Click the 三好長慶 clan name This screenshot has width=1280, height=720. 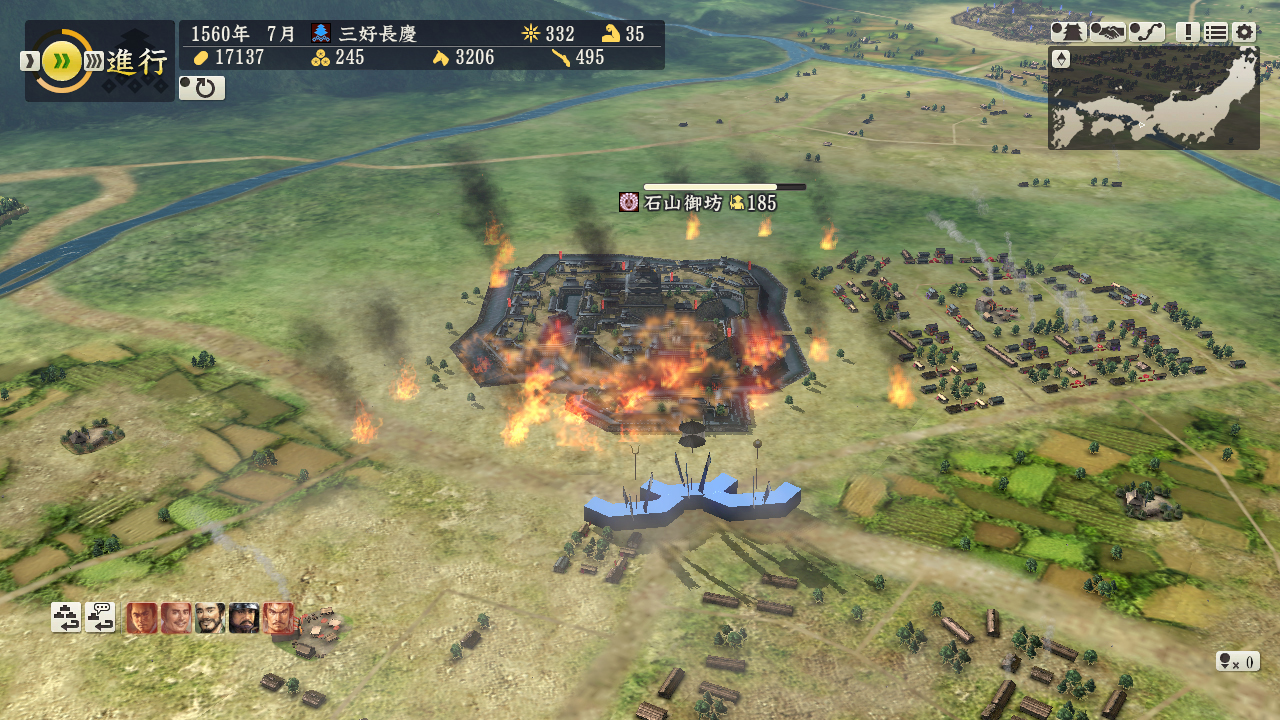pos(377,33)
